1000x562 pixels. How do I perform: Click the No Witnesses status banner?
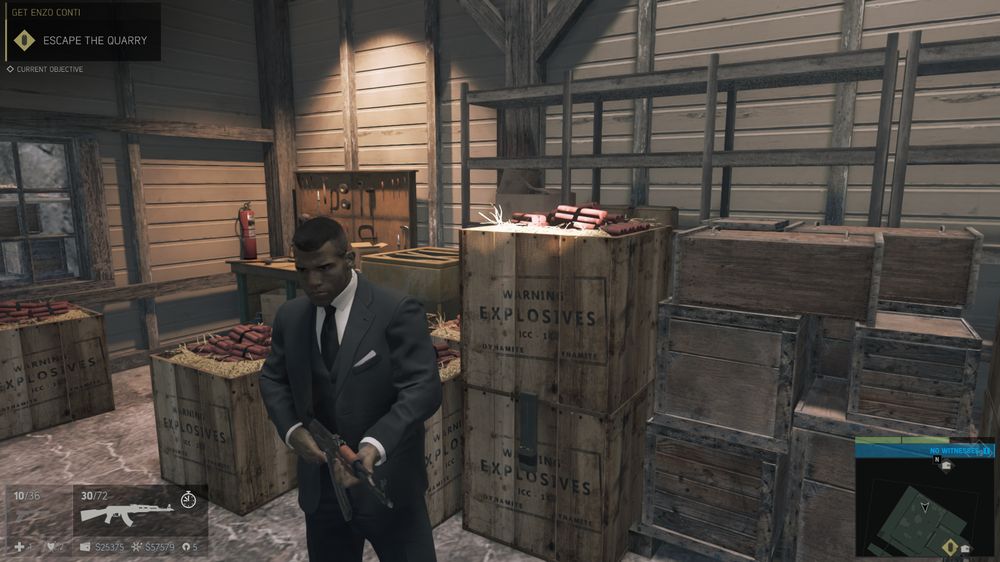(925, 451)
